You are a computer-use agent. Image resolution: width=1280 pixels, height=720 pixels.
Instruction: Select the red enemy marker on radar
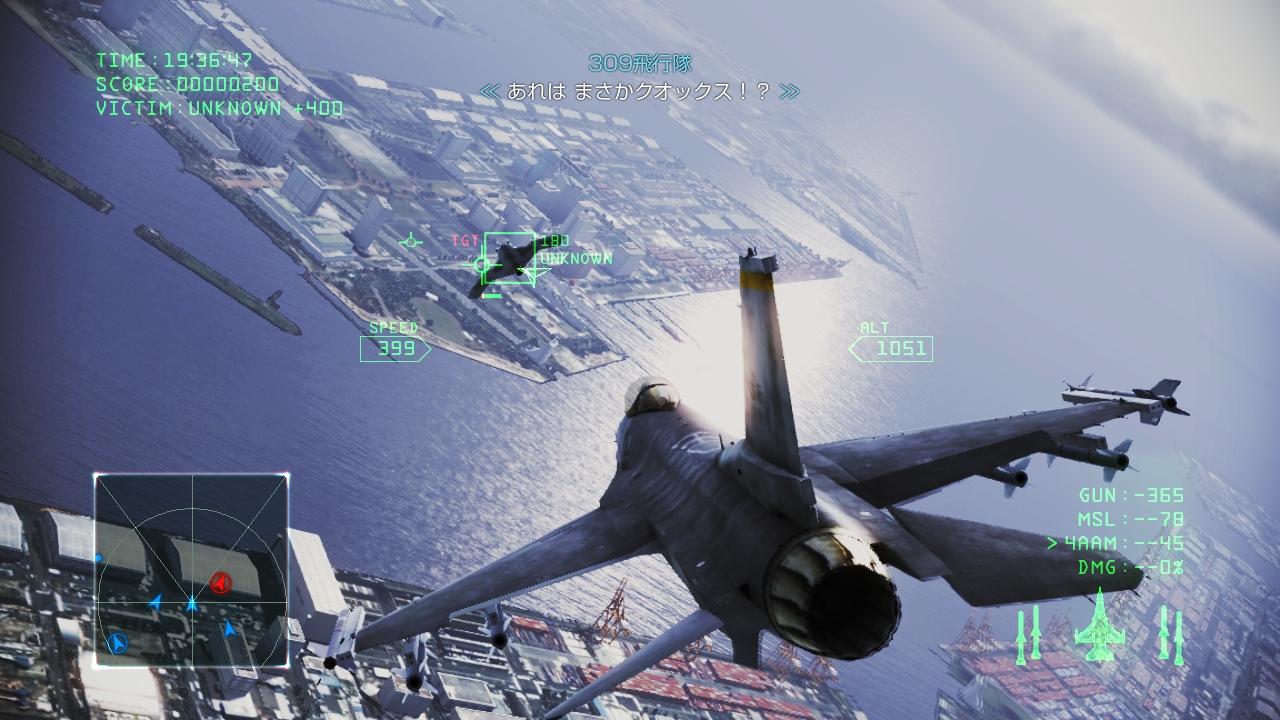click(x=221, y=582)
